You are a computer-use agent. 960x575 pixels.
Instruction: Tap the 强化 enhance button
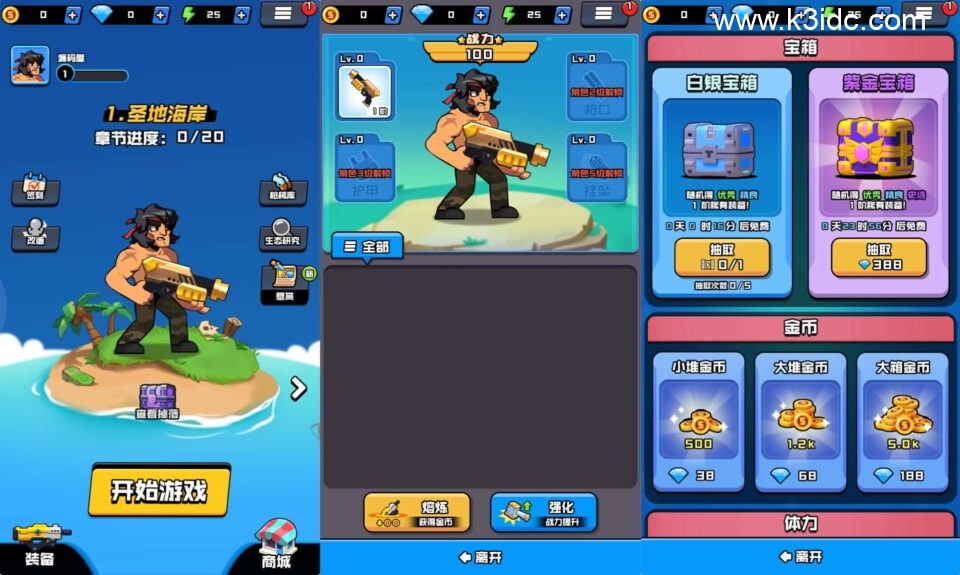[x=543, y=512]
